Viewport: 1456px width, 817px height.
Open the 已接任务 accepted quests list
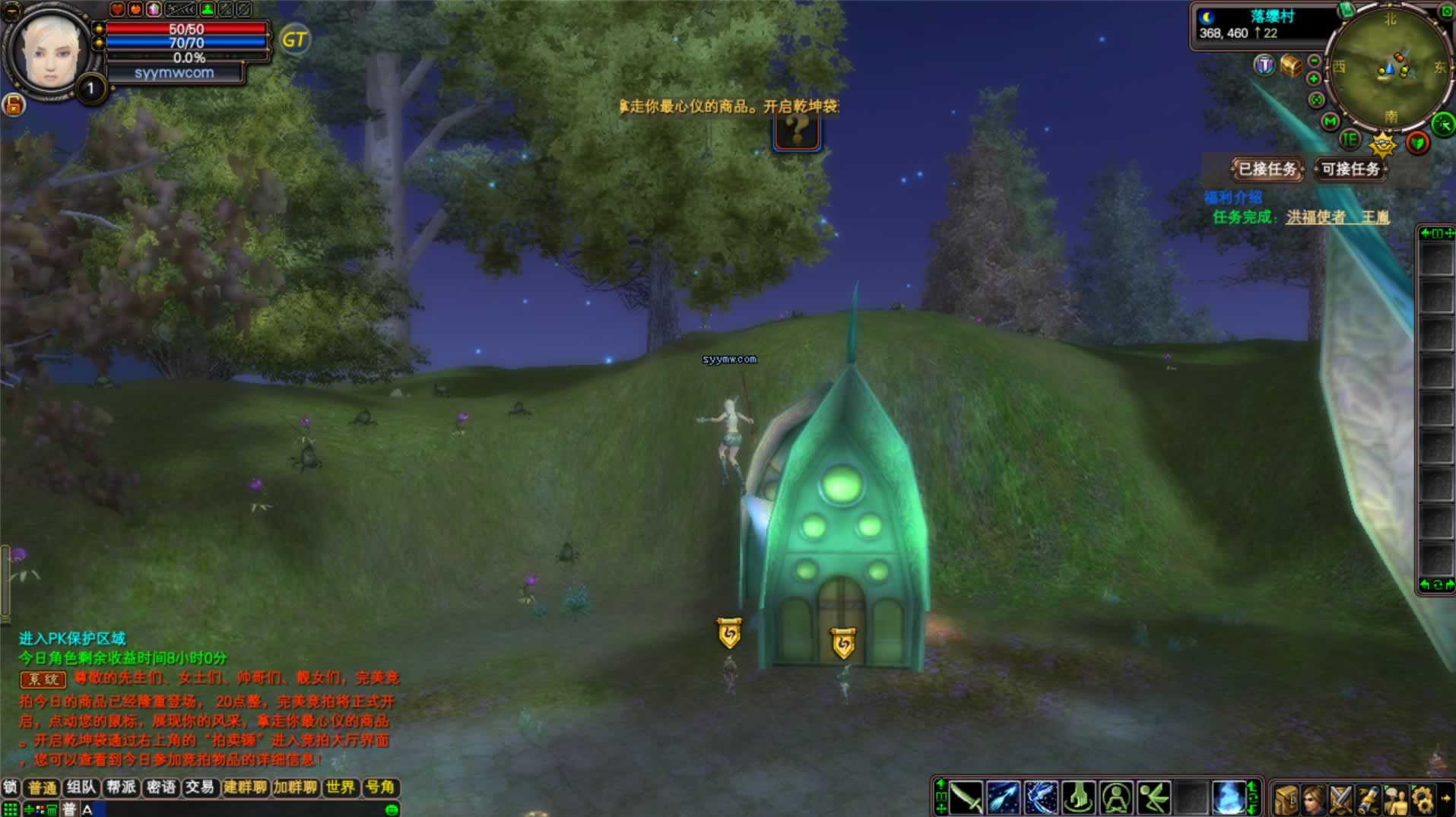1267,169
